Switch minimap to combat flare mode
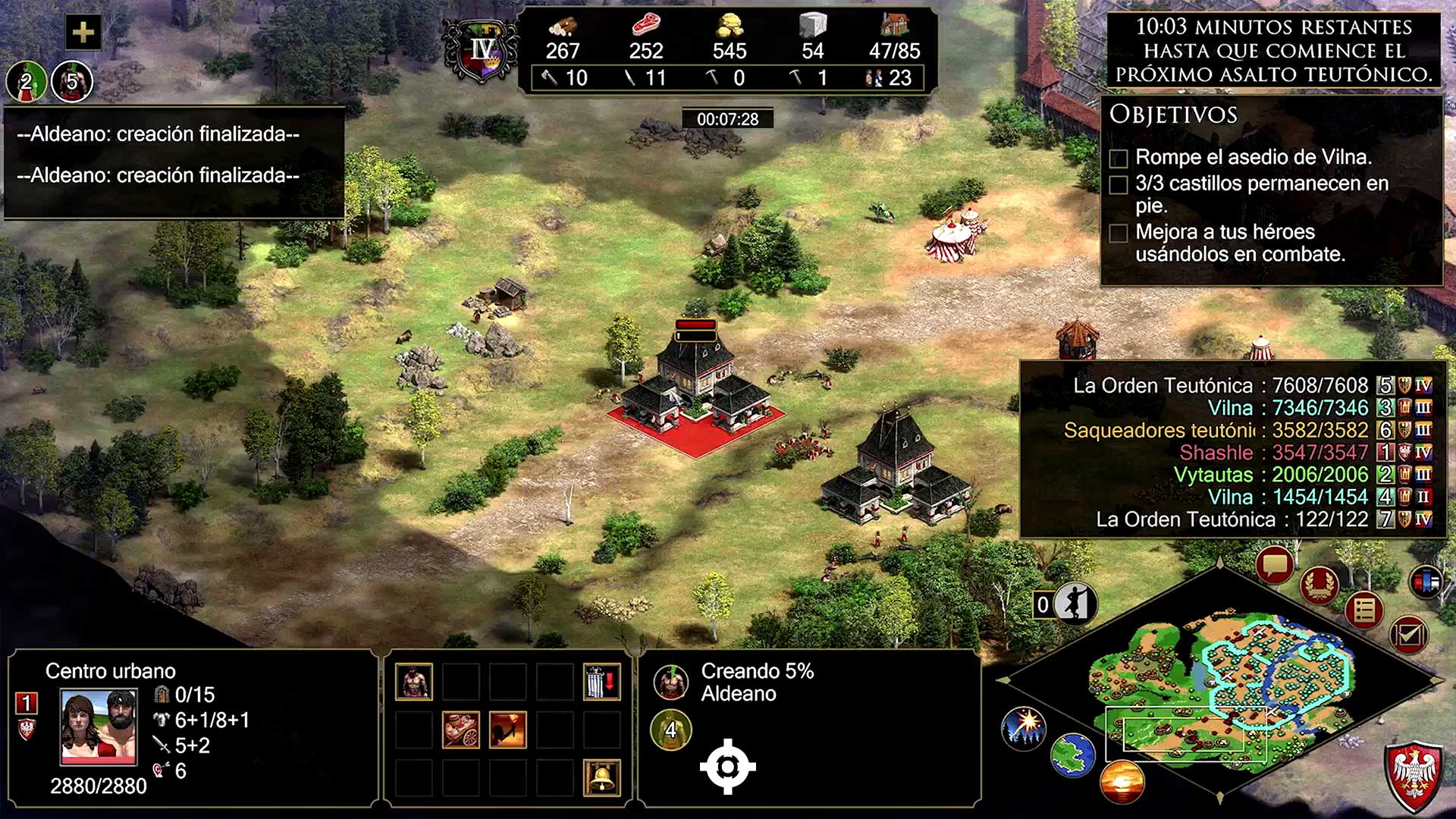 pyautogui.click(x=1024, y=727)
